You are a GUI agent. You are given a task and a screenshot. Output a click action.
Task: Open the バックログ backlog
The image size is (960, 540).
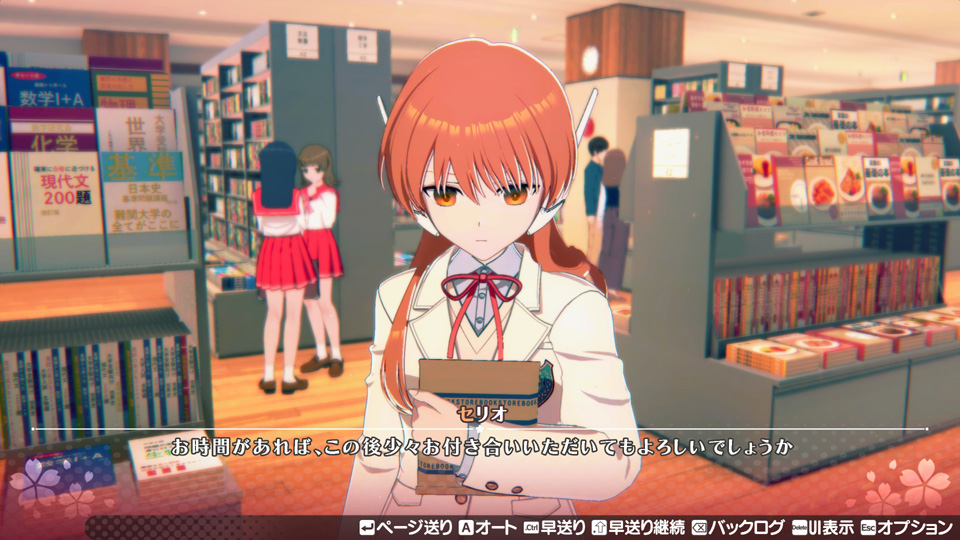pyautogui.click(x=738, y=527)
